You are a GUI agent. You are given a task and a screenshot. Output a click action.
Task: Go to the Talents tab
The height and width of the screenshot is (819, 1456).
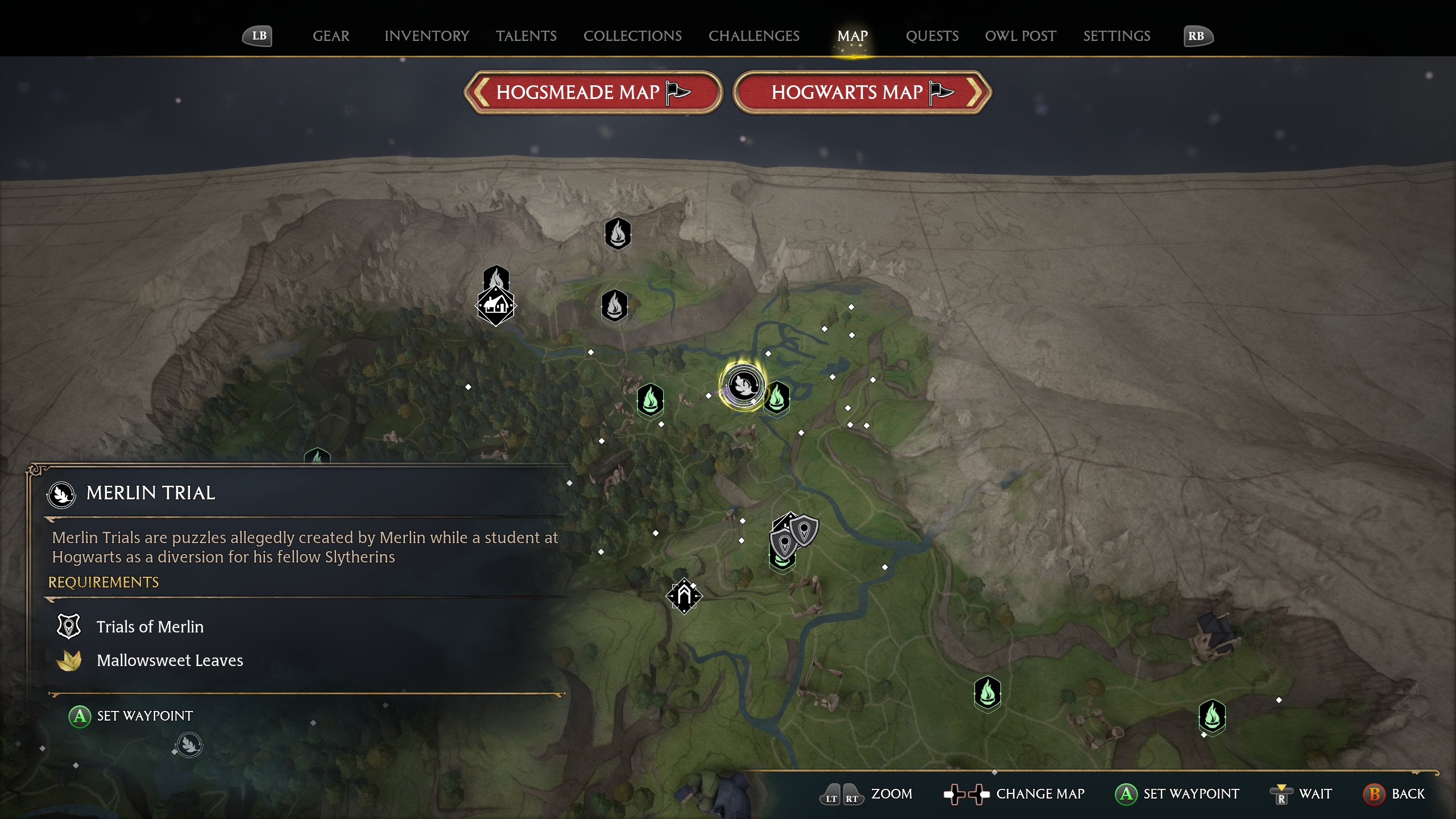coord(526,36)
